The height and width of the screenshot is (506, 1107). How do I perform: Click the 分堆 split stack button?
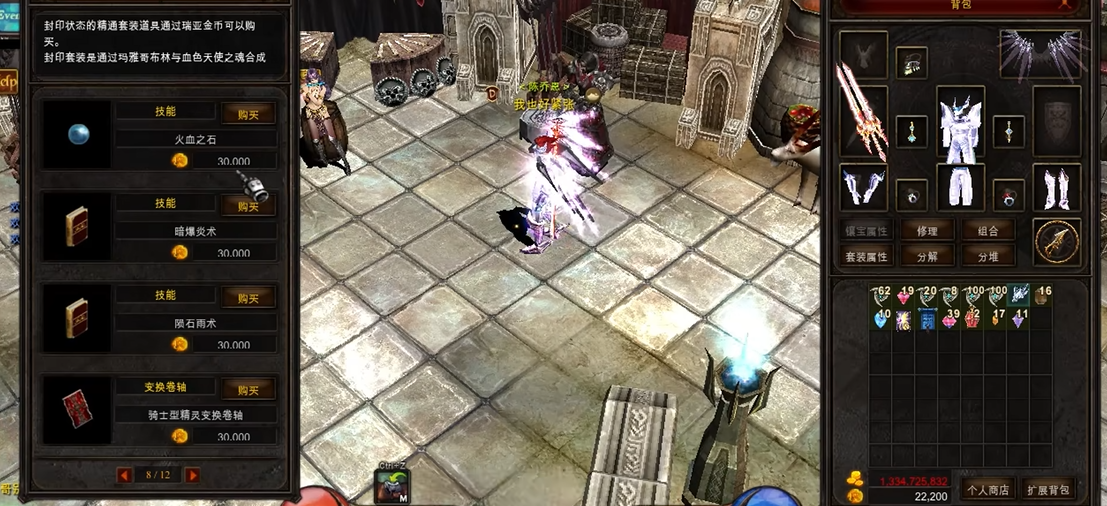click(988, 256)
